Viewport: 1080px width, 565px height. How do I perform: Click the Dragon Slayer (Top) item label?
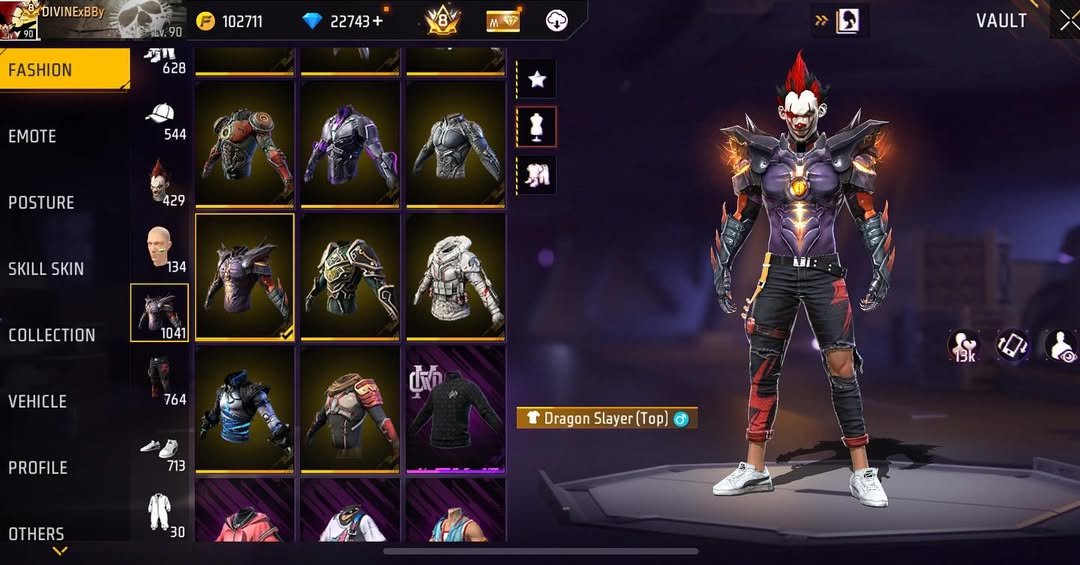[x=606, y=419]
